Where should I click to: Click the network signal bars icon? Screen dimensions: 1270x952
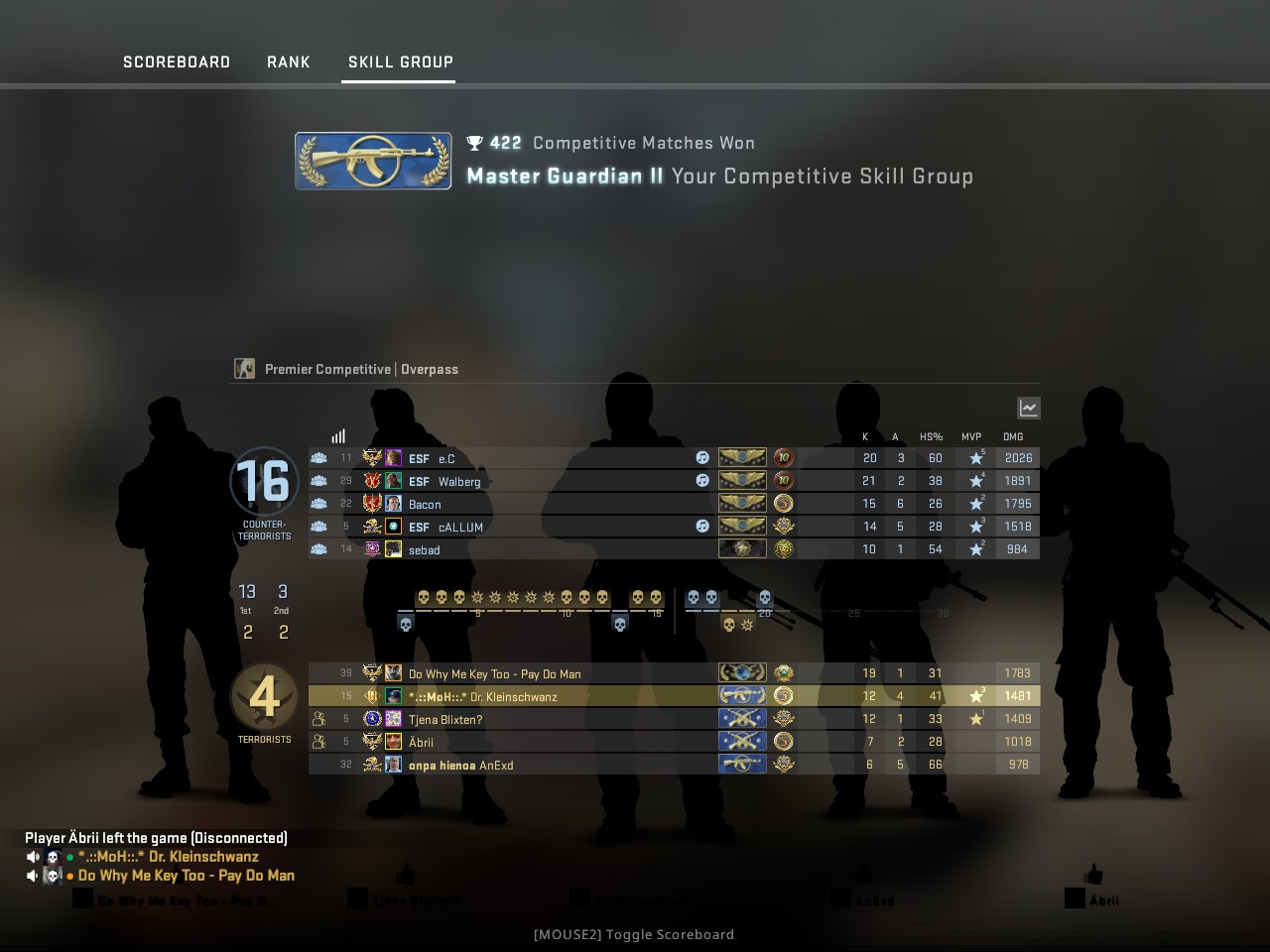(337, 435)
